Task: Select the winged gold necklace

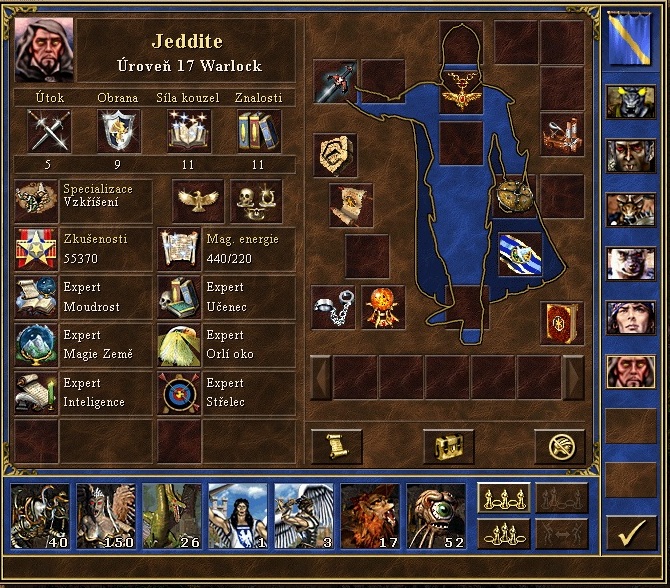Action: point(461,88)
